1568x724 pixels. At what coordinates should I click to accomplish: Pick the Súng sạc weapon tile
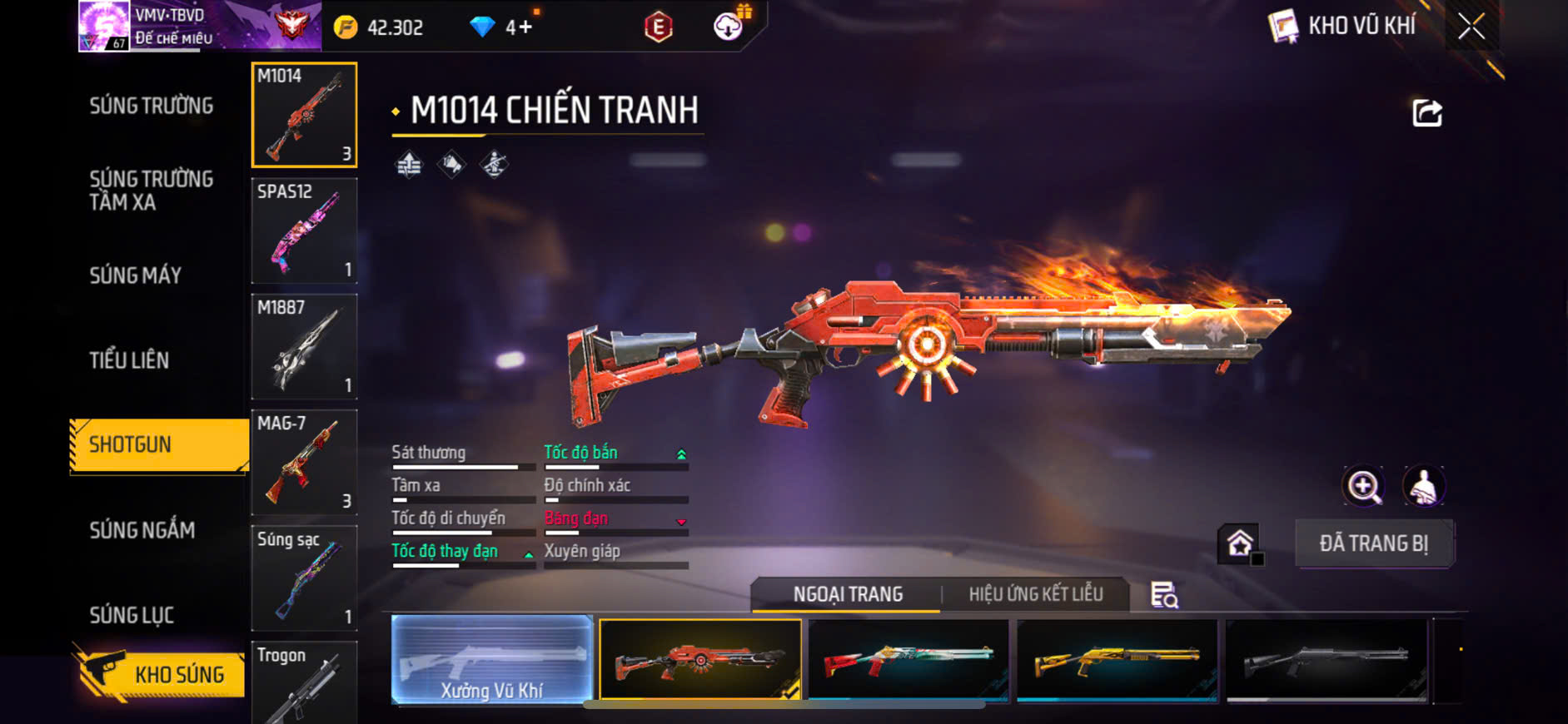[304, 578]
